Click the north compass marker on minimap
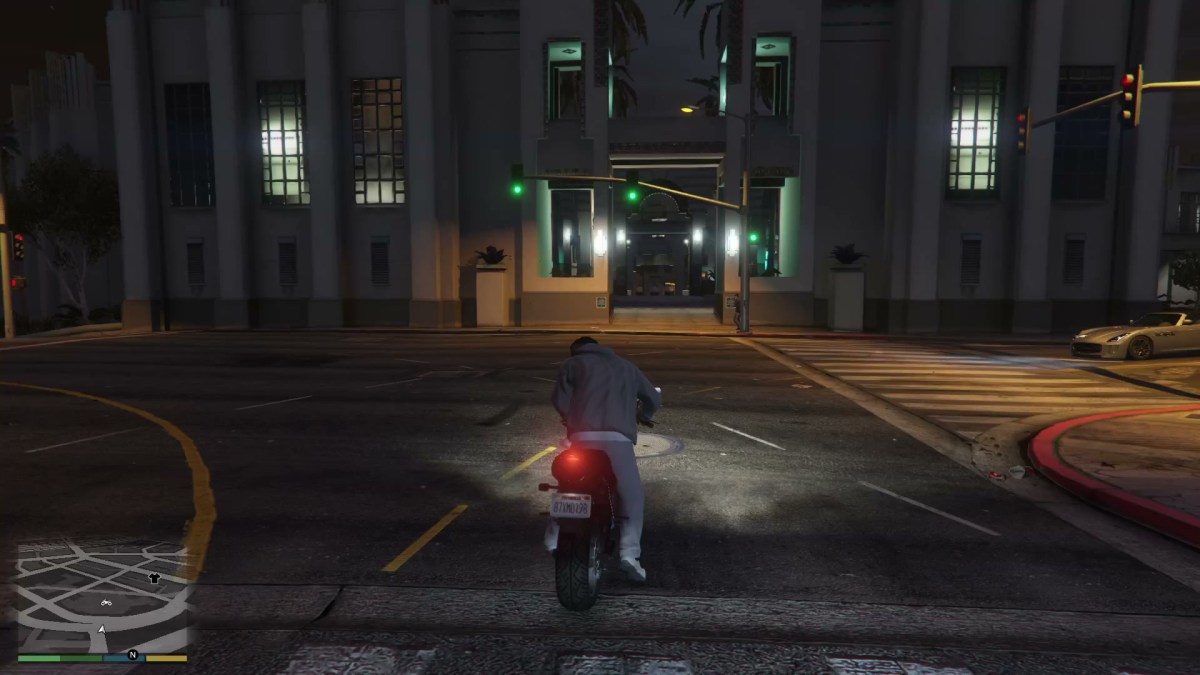This screenshot has width=1200, height=675. coord(132,656)
